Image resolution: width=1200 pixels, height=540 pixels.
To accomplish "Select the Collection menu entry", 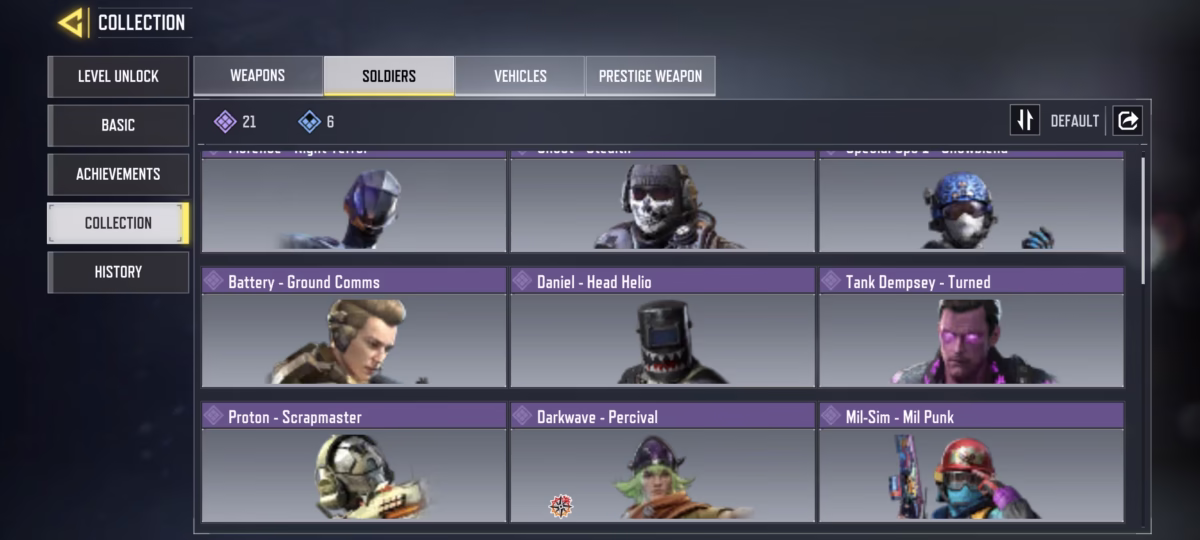I will (118, 223).
